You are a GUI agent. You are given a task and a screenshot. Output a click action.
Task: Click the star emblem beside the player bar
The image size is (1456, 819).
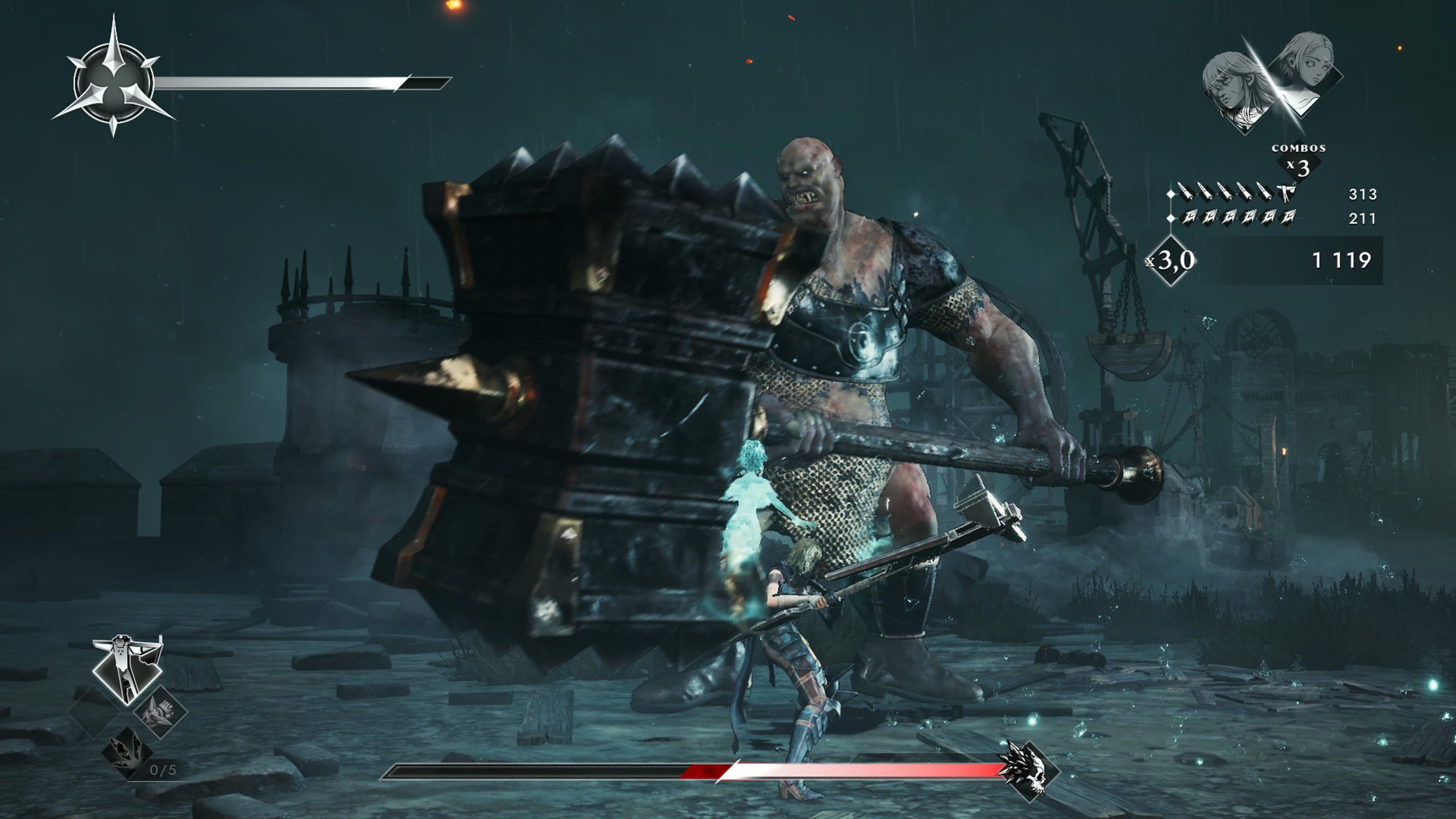point(114,84)
